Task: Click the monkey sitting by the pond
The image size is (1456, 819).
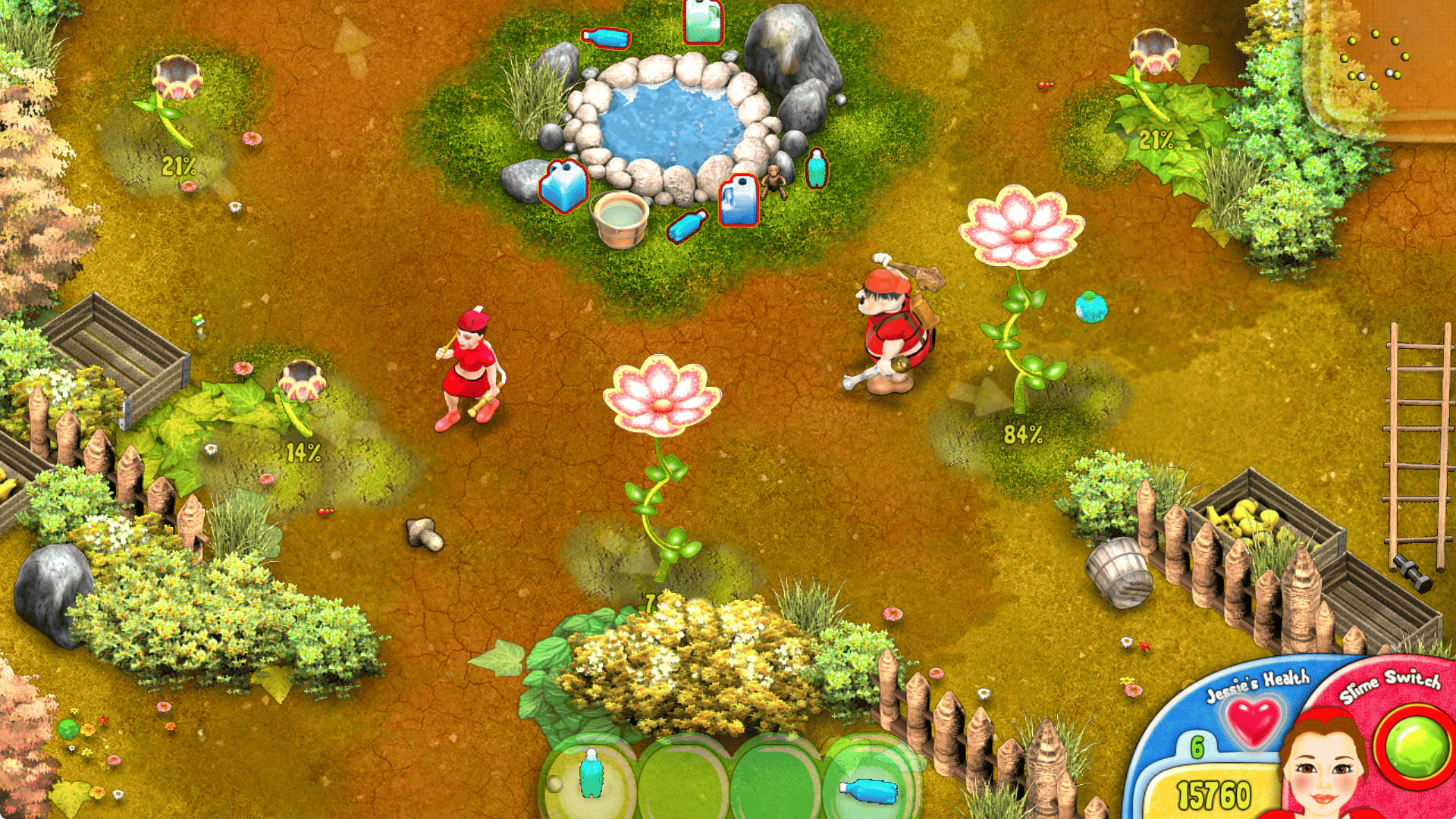Action: [773, 182]
